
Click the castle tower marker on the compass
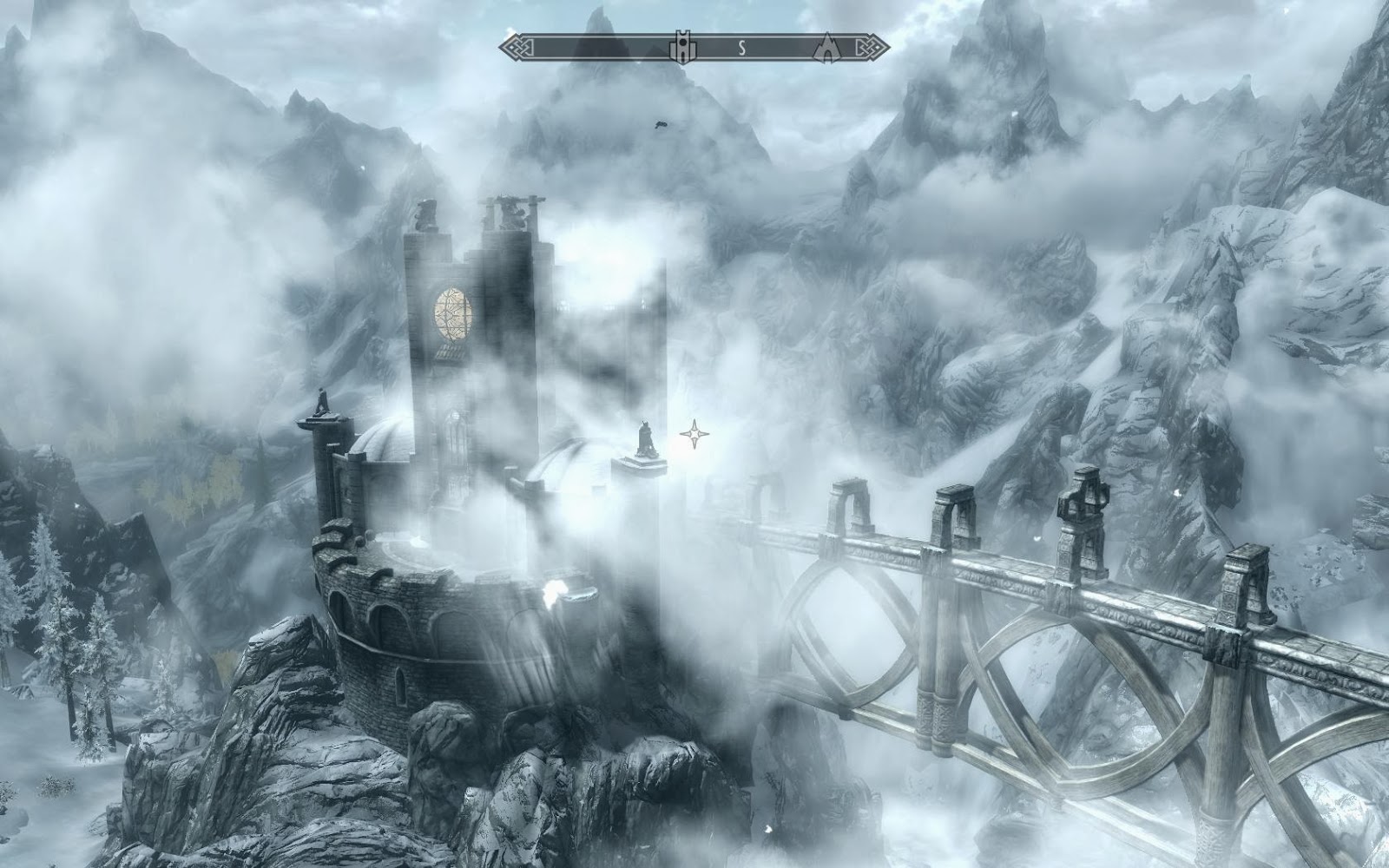tap(682, 49)
